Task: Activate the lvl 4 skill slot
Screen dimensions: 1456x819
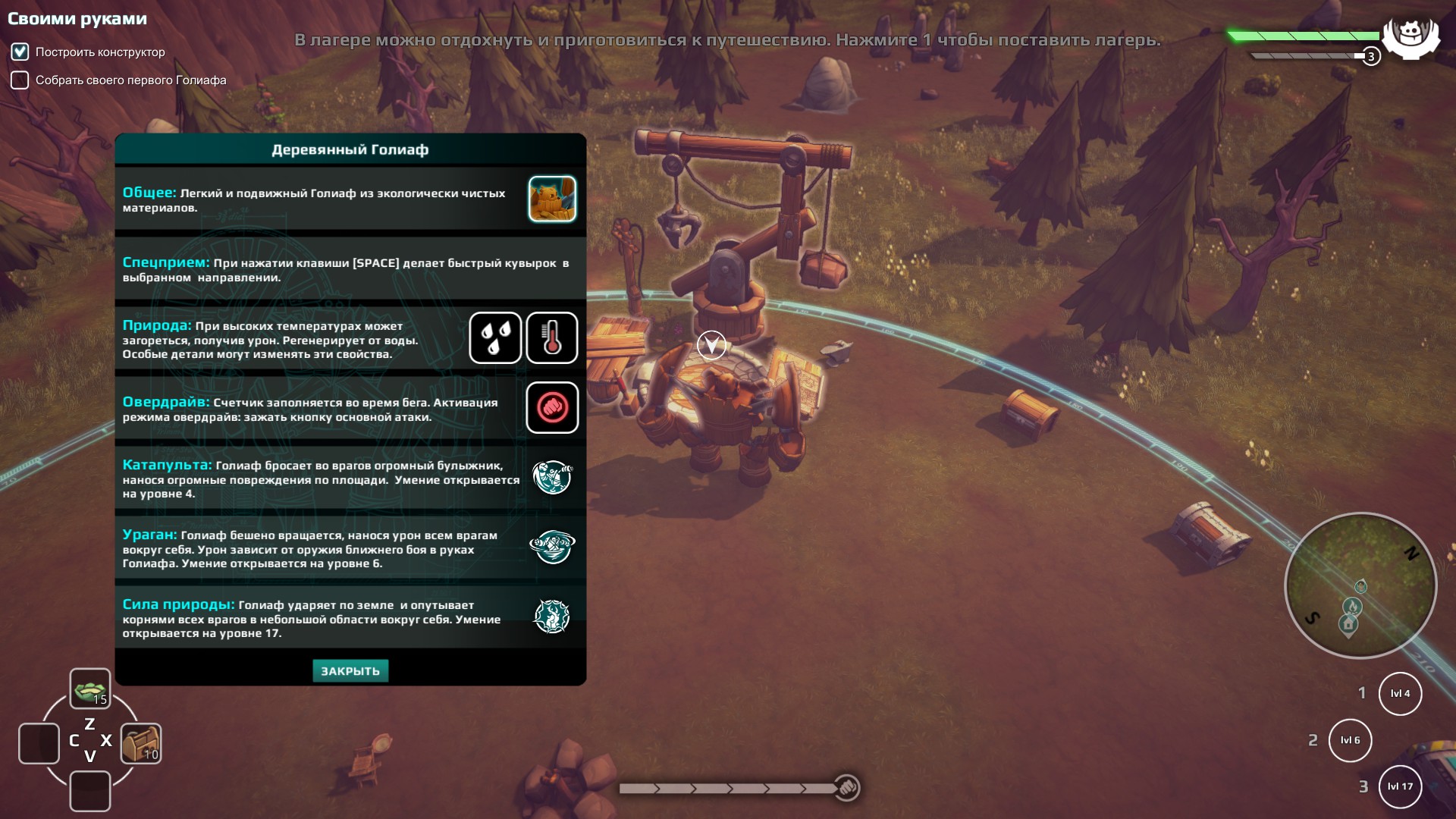Action: point(1400,694)
